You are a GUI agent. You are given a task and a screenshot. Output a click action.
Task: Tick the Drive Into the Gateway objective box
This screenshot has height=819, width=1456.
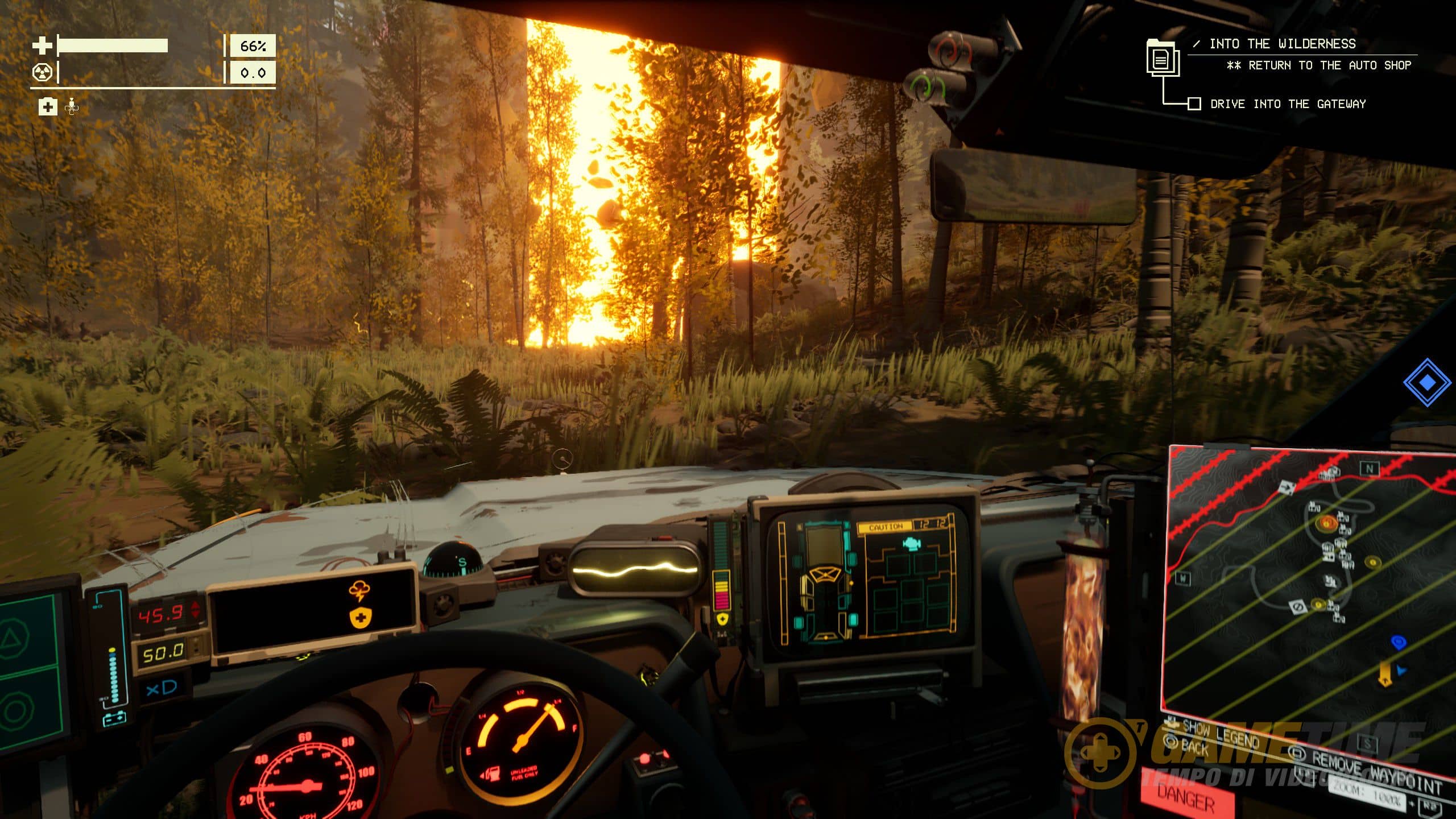pyautogui.click(x=1194, y=104)
